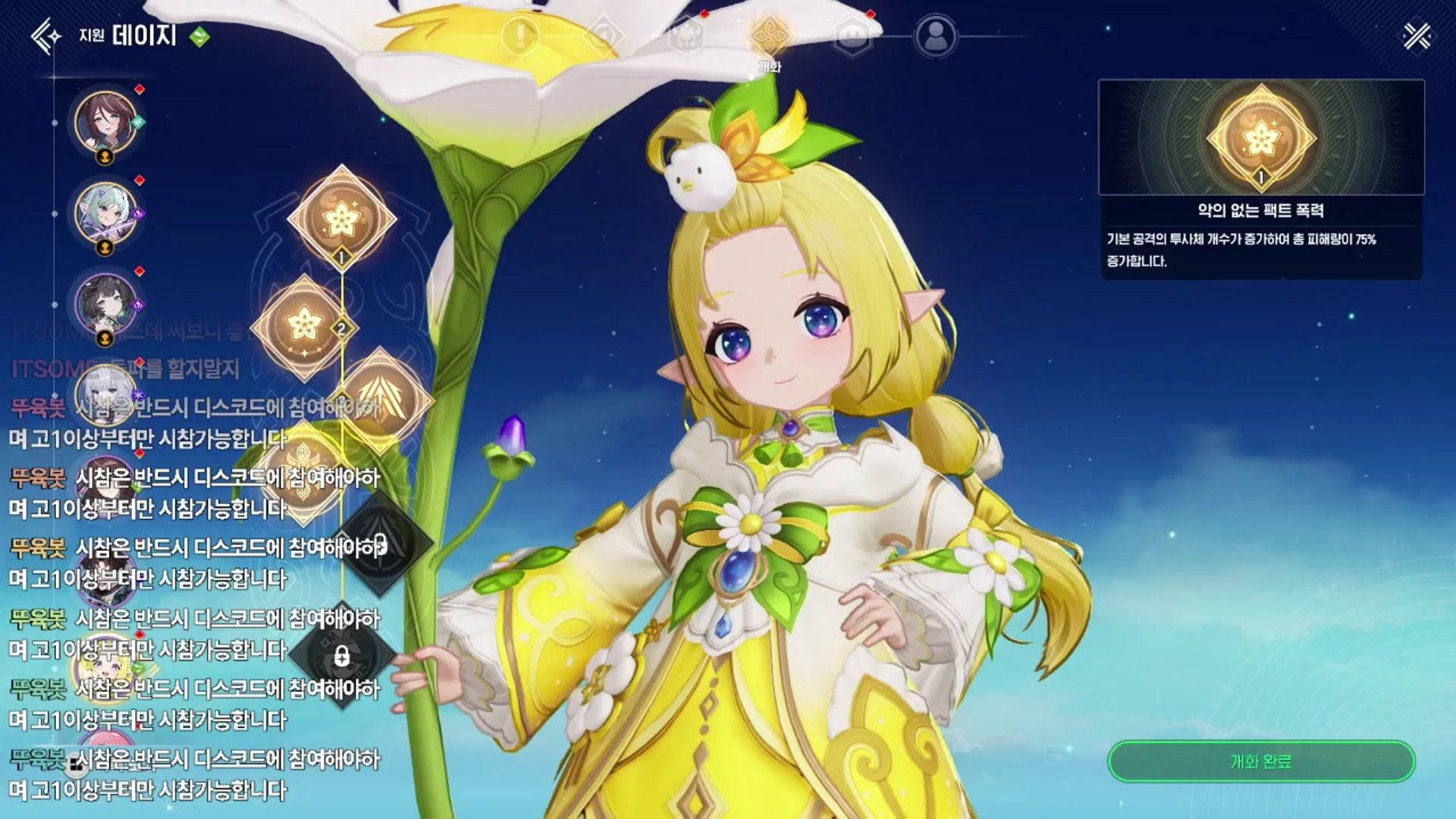Image resolution: width=1456 pixels, height=819 pixels.
Task: Switch to the 개화 bloom tab
Action: point(769,36)
